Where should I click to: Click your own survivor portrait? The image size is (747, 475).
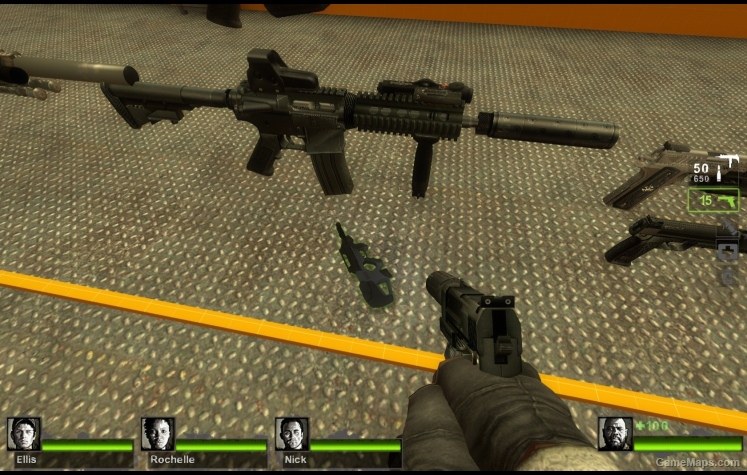[x=615, y=434]
